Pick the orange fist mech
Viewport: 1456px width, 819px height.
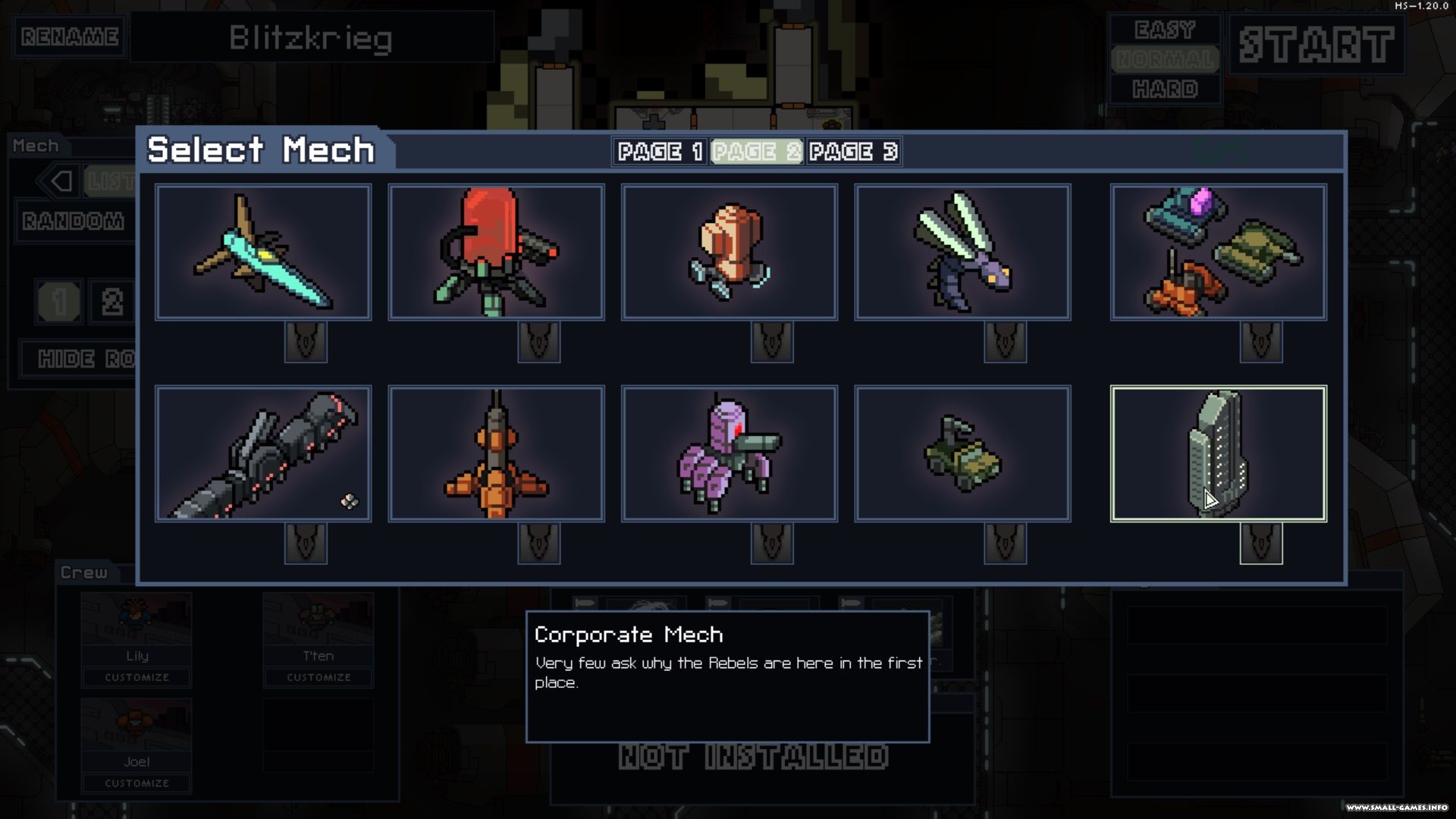pyautogui.click(x=729, y=252)
